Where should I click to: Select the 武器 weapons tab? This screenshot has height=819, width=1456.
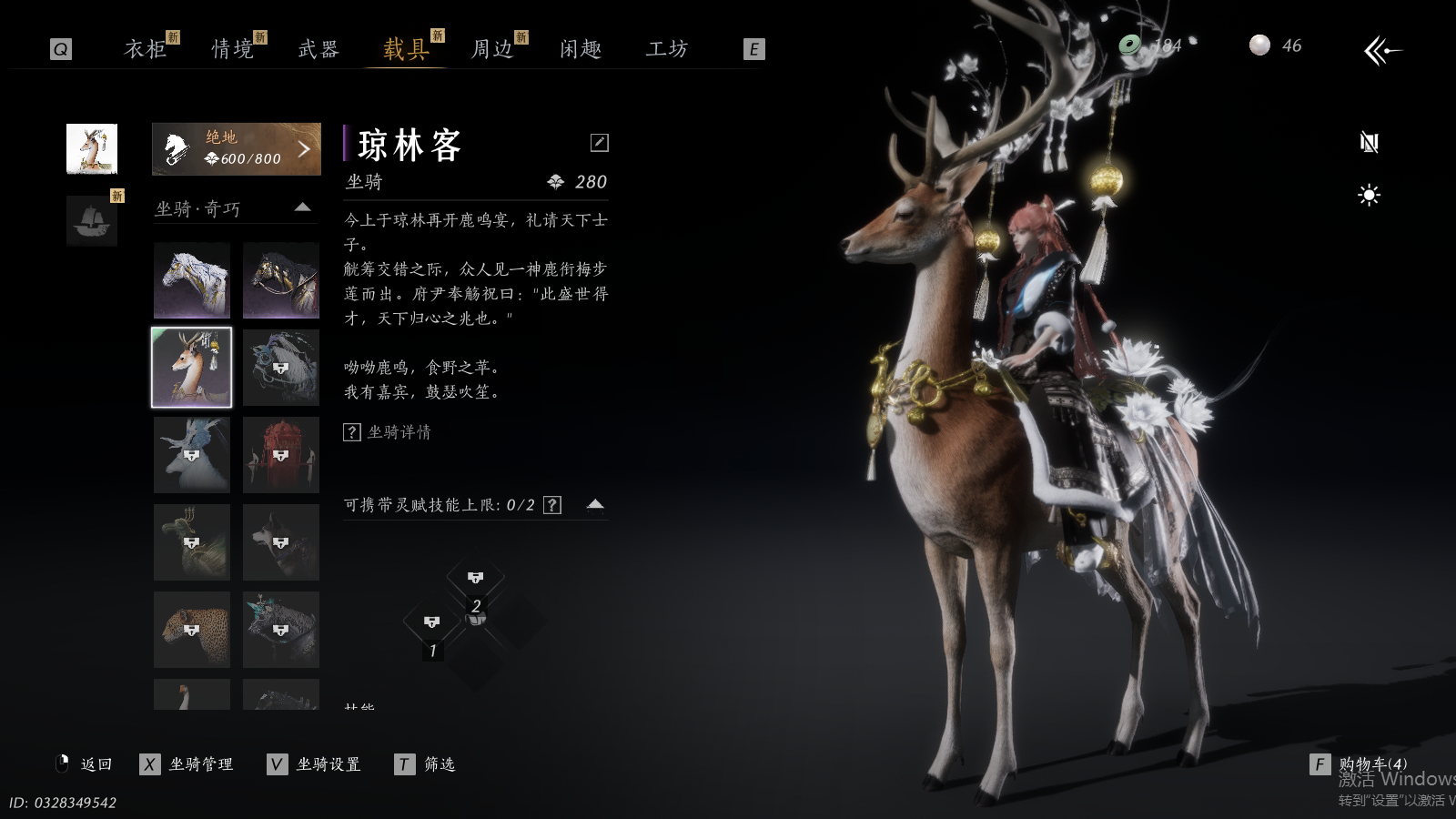click(x=318, y=49)
